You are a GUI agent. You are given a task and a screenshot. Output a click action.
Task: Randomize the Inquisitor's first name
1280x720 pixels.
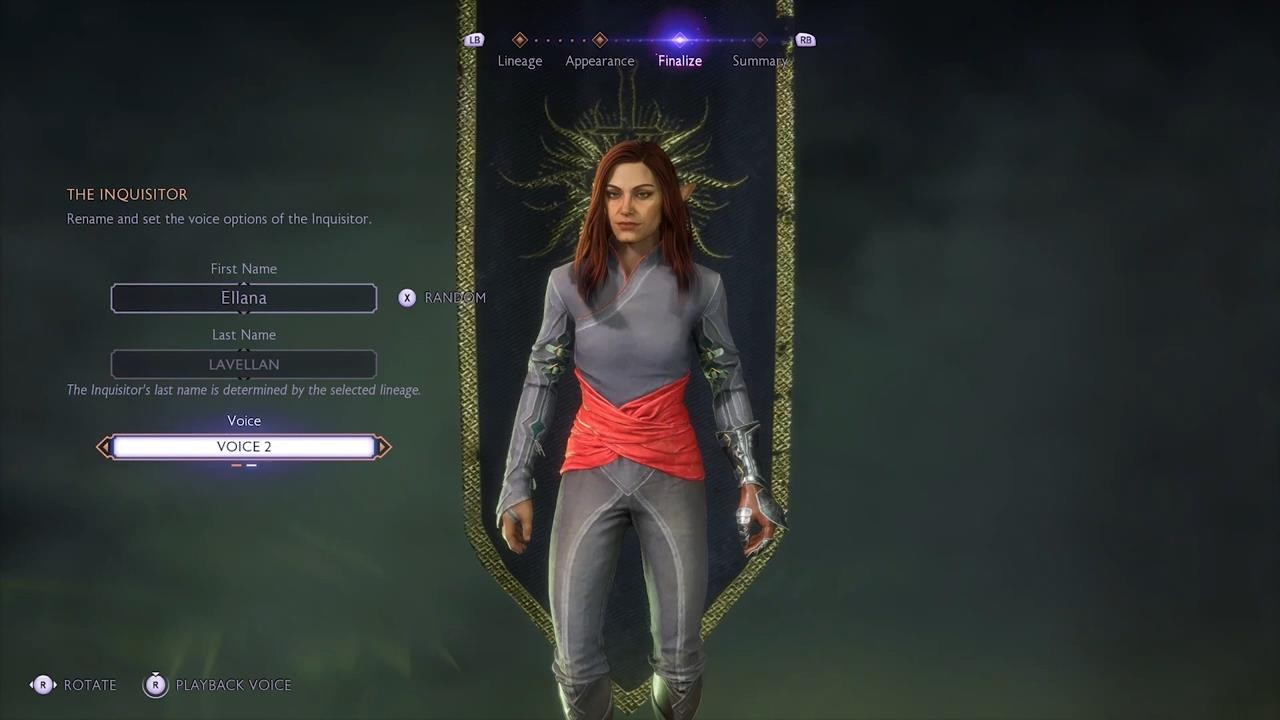[x=443, y=298]
